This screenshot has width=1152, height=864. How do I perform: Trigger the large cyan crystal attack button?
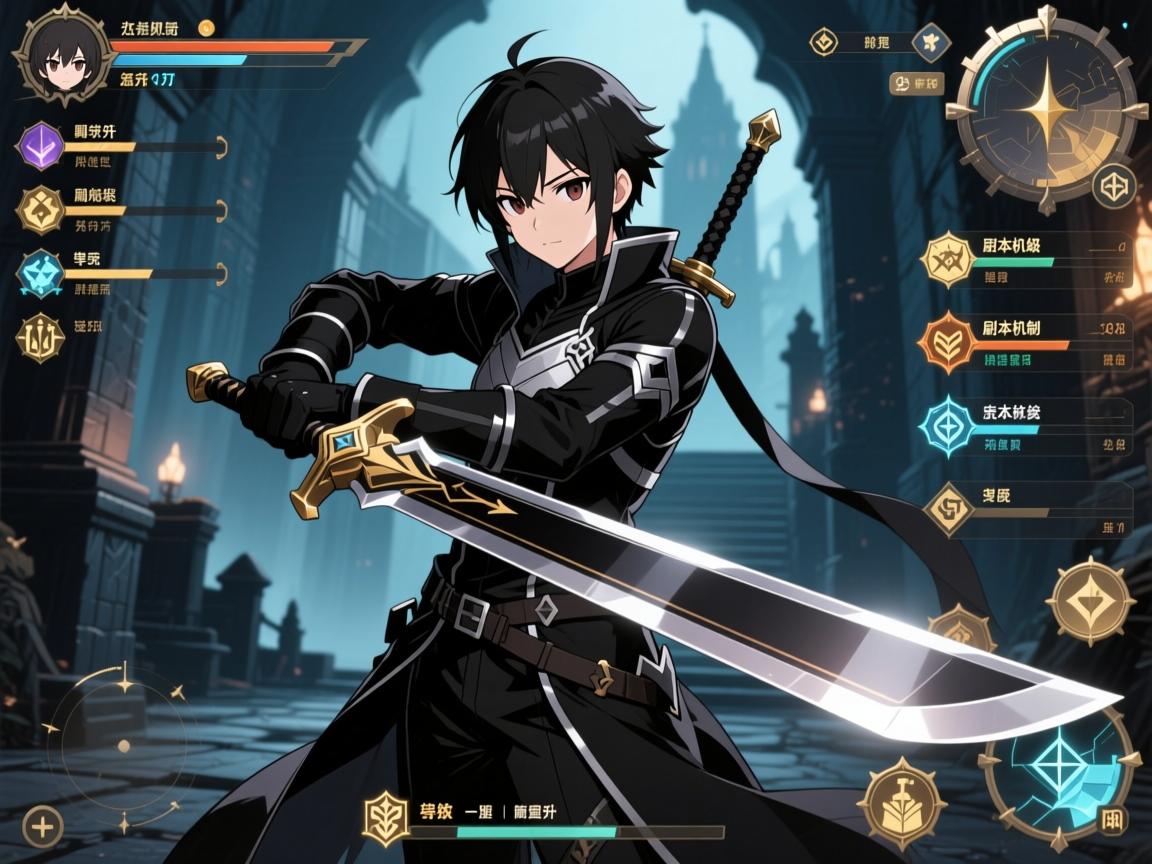[x=1058, y=772]
